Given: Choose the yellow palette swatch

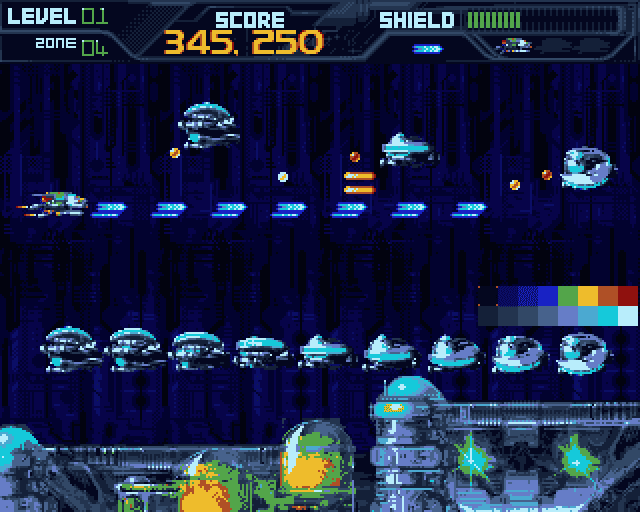Looking at the screenshot, I should [x=588, y=296].
